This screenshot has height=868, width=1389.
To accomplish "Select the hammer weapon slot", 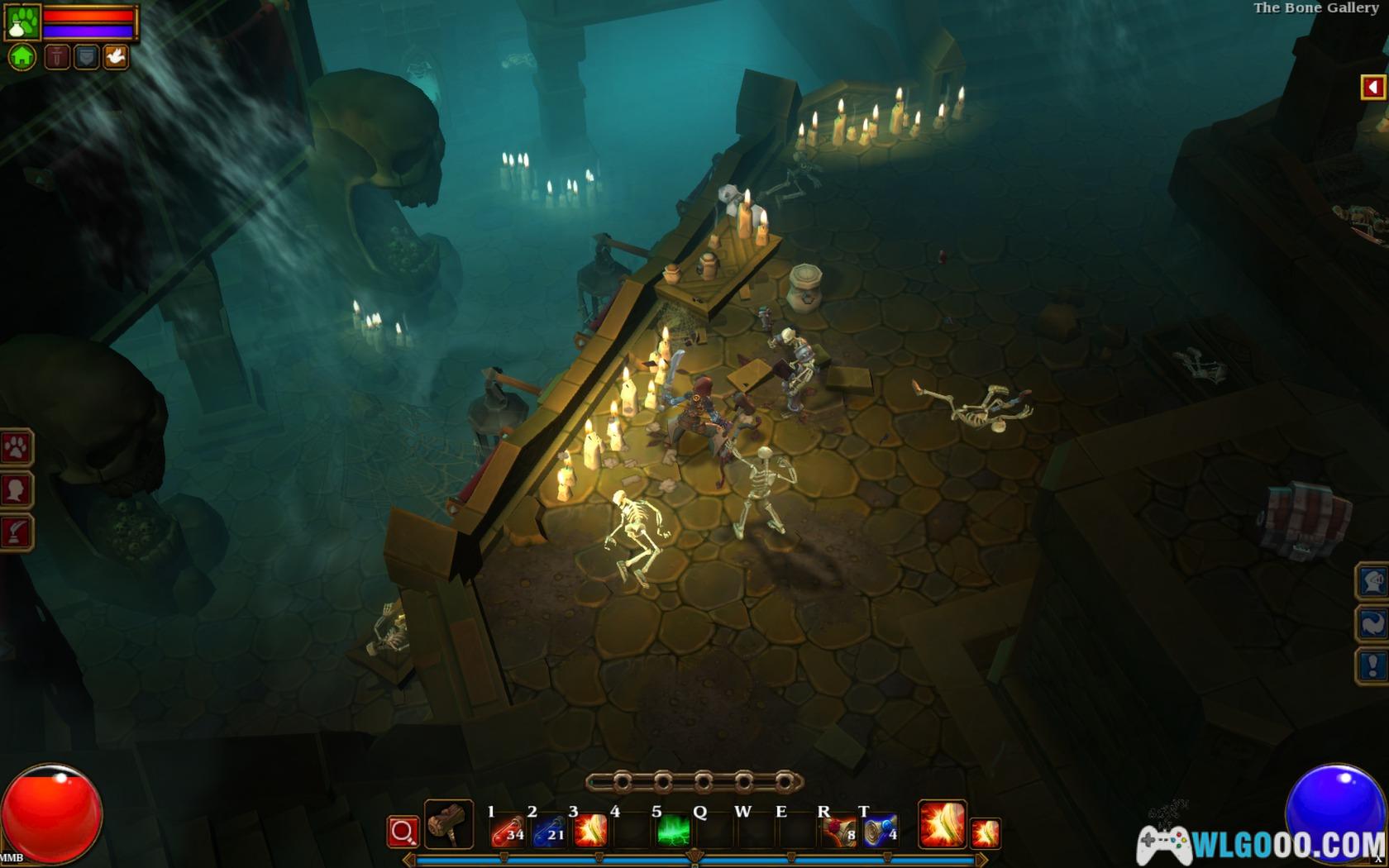I will pyautogui.click(x=449, y=825).
